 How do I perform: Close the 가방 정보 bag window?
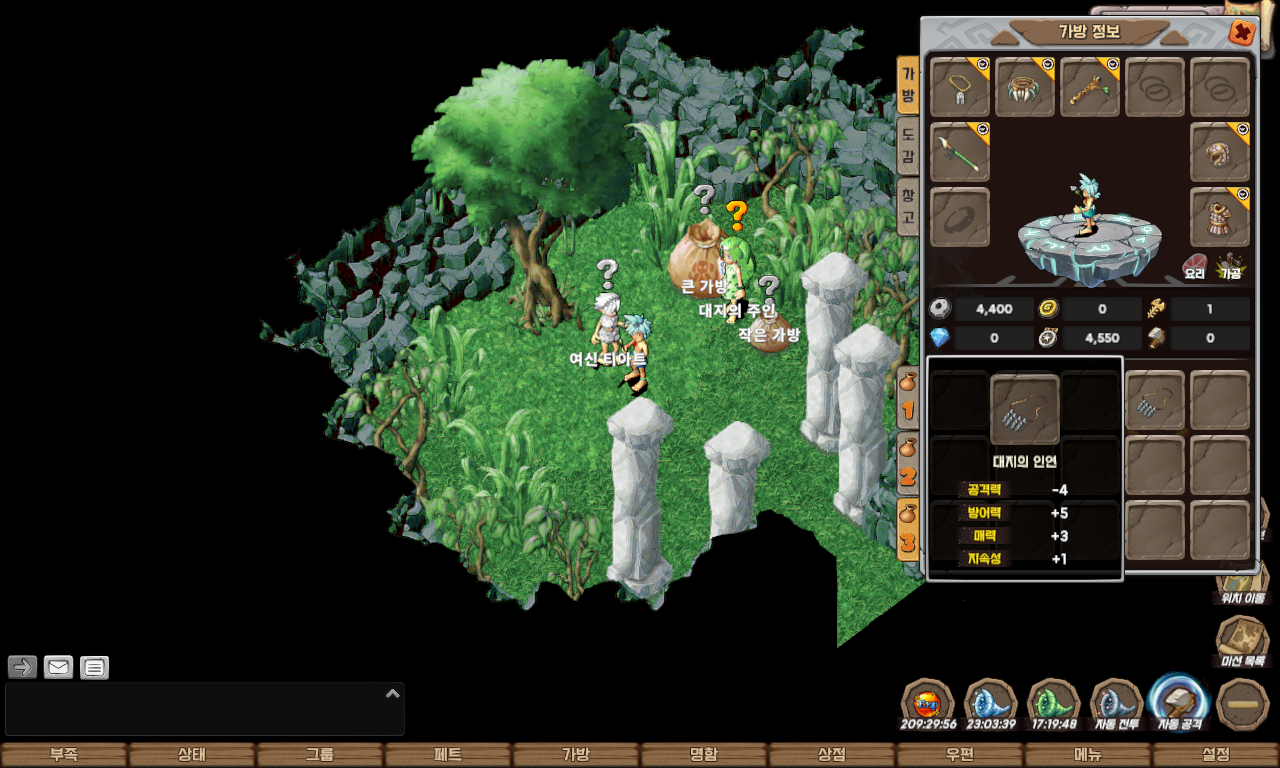[x=1242, y=33]
